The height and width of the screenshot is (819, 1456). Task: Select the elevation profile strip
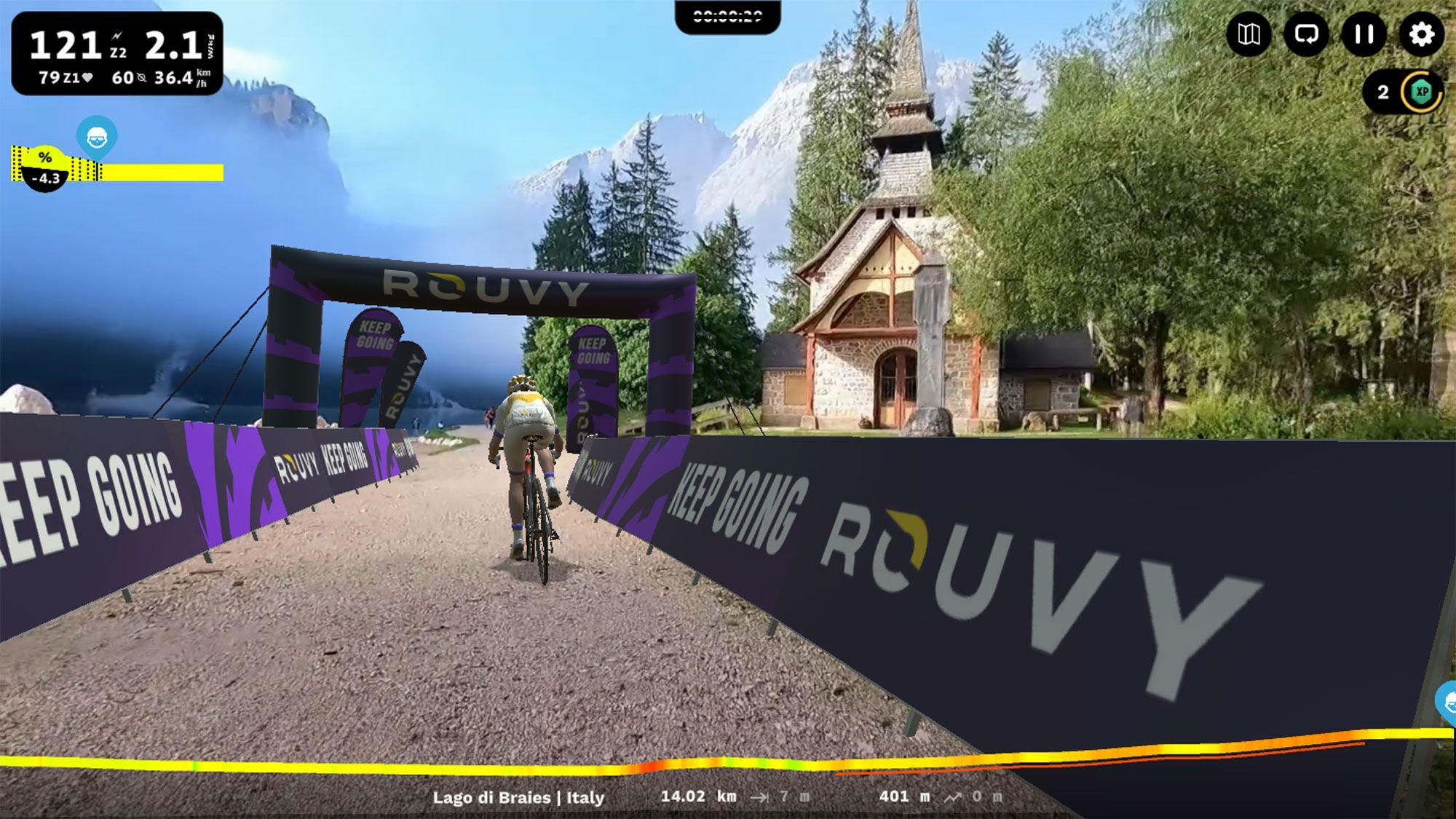pos(728,761)
